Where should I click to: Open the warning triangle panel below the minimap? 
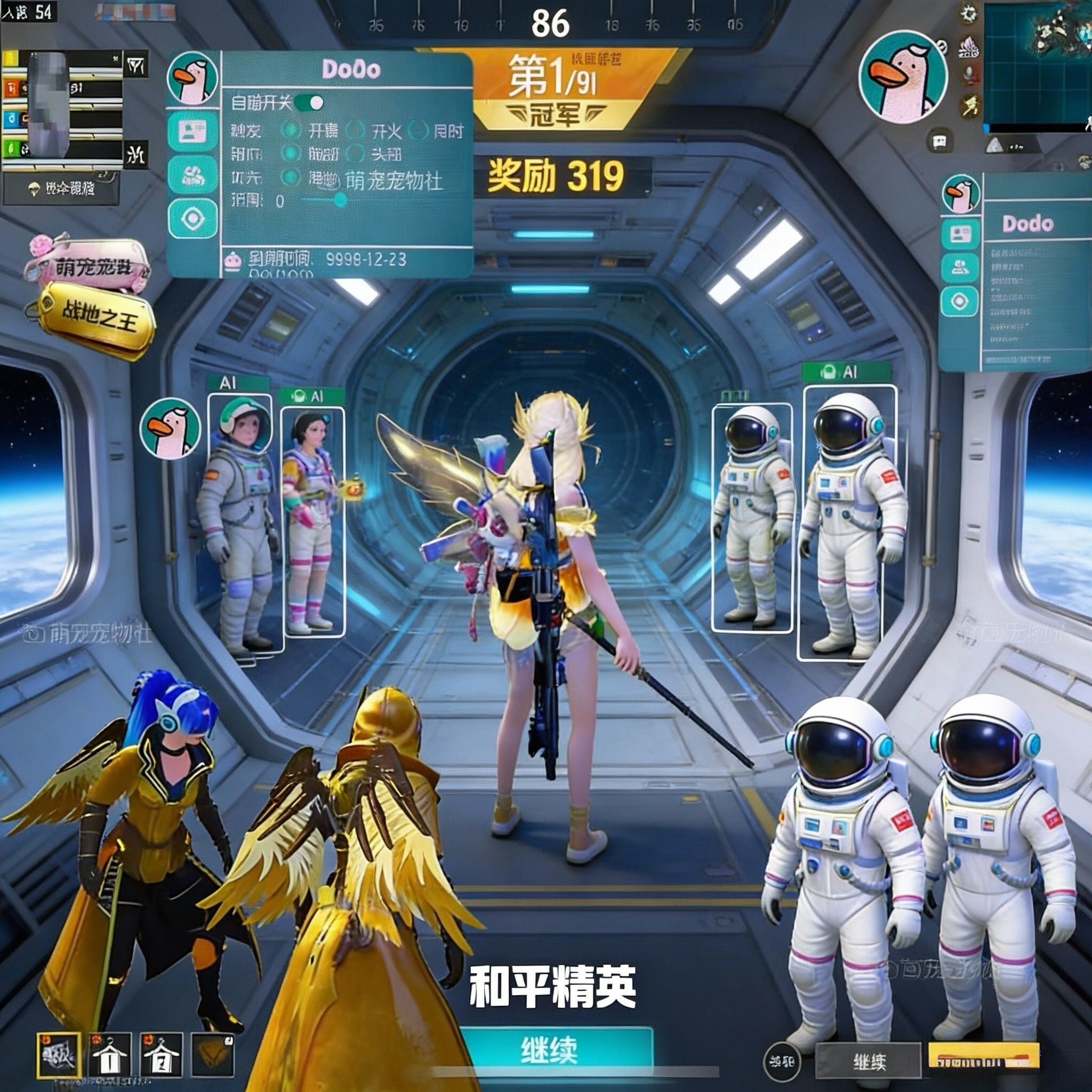995,144
